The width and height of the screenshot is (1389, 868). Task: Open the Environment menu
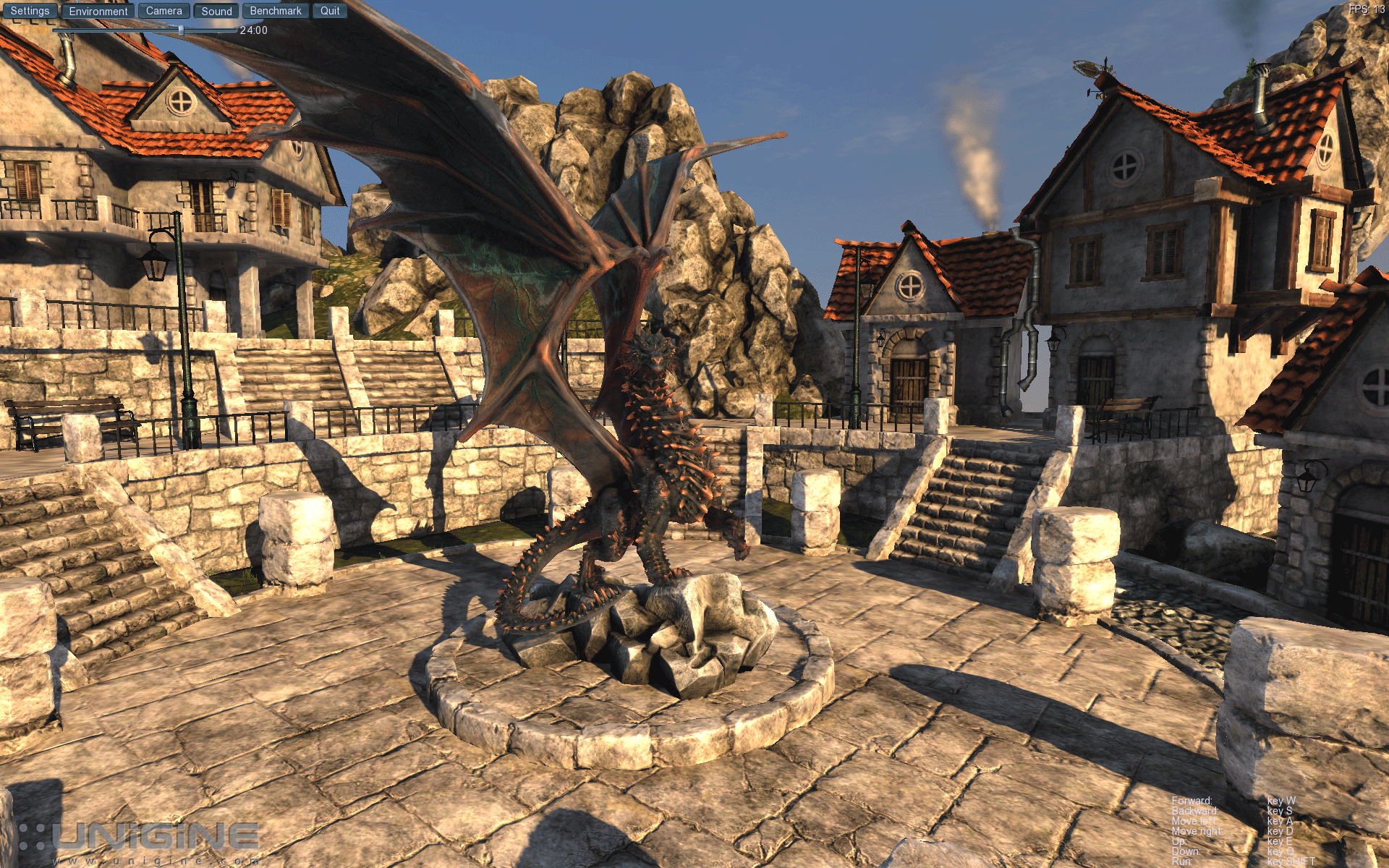pyautogui.click(x=98, y=11)
